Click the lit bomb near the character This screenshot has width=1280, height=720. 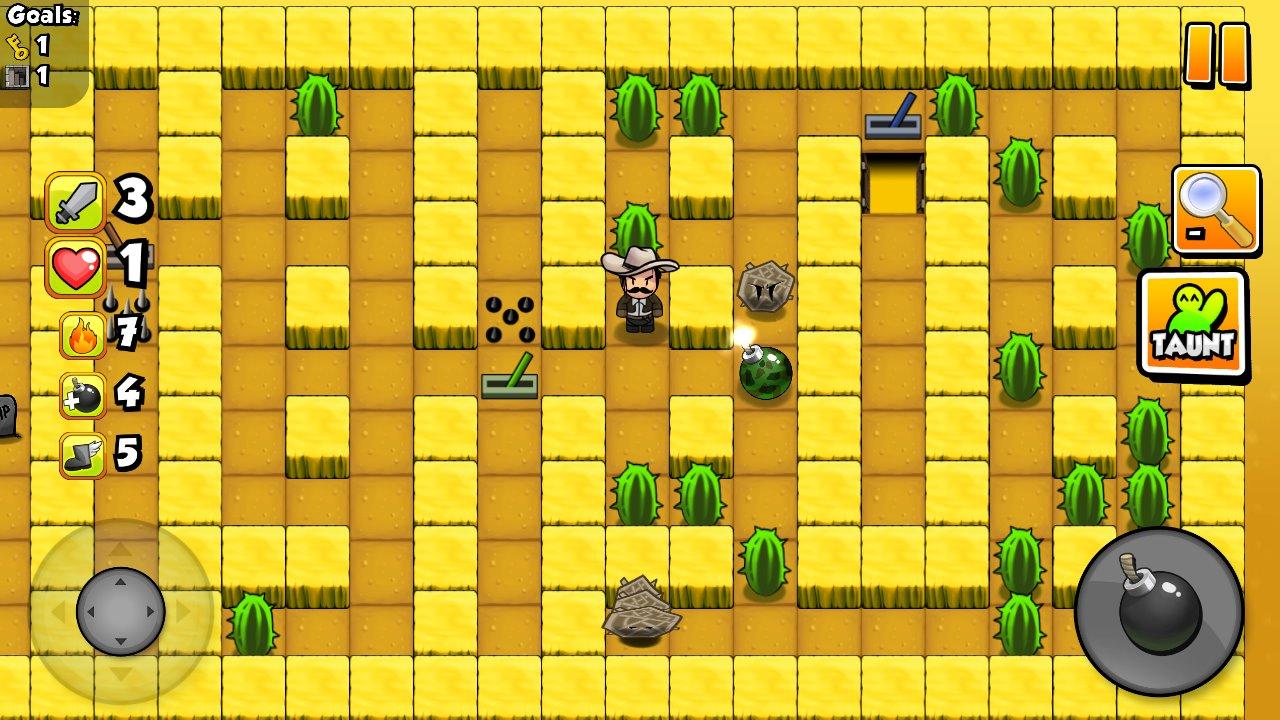pyautogui.click(x=764, y=375)
